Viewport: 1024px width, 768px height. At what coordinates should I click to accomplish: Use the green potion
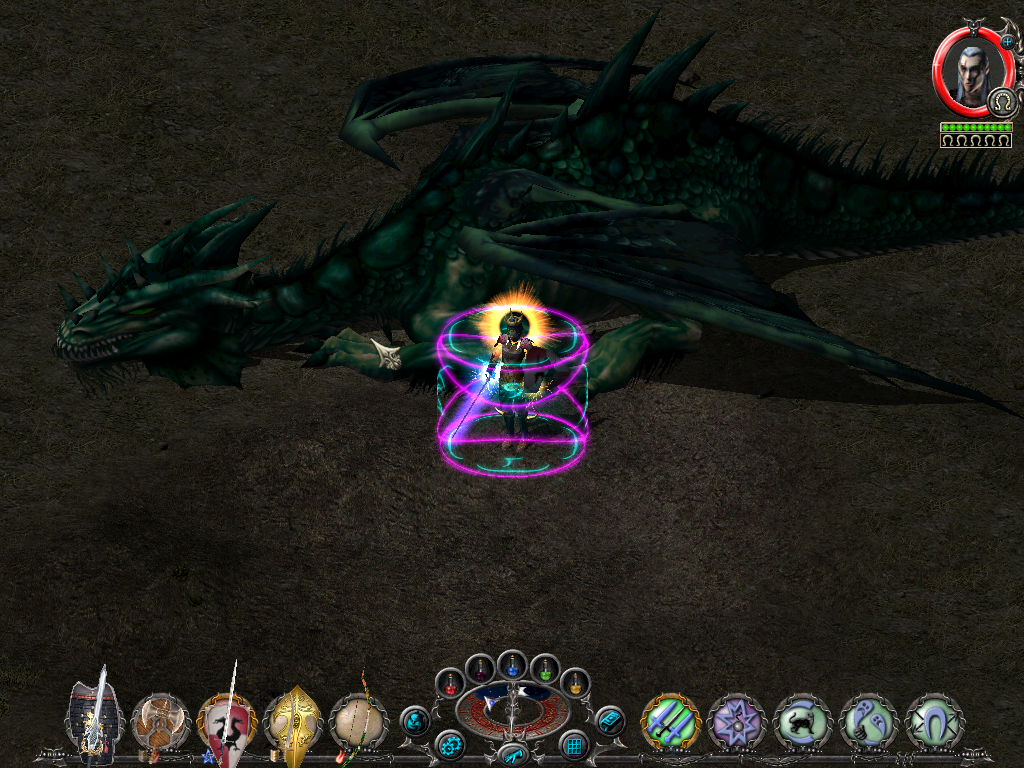544,667
